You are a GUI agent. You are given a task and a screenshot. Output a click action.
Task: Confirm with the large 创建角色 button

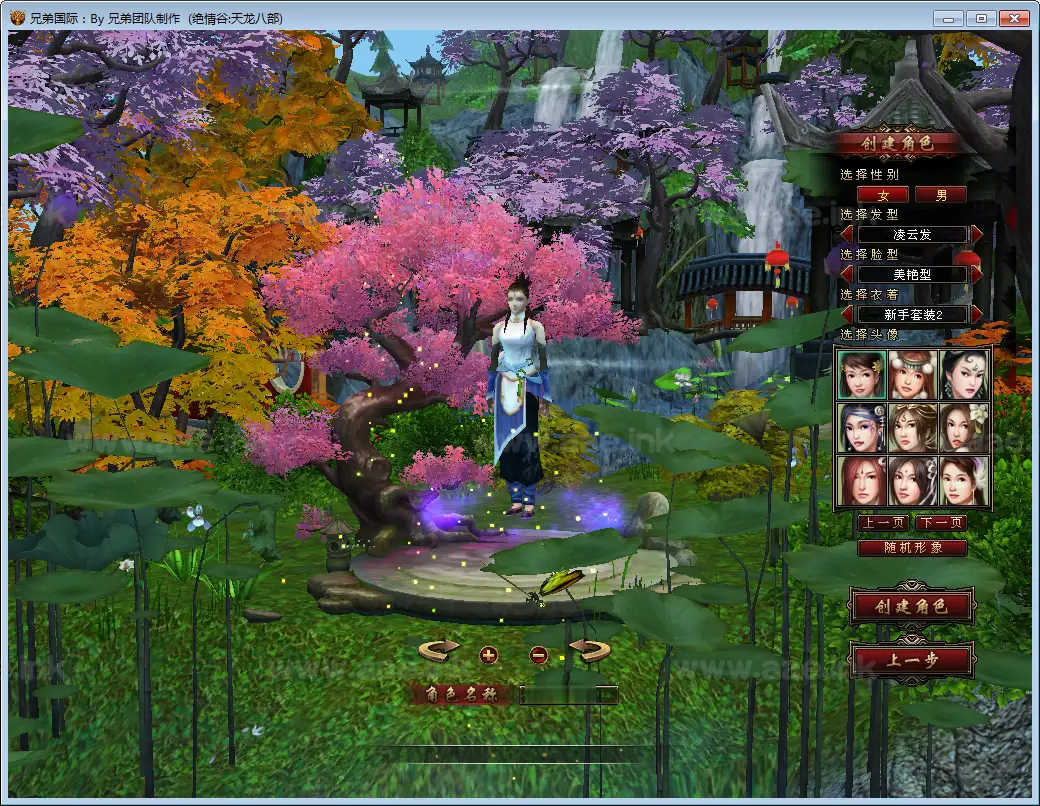(x=910, y=606)
